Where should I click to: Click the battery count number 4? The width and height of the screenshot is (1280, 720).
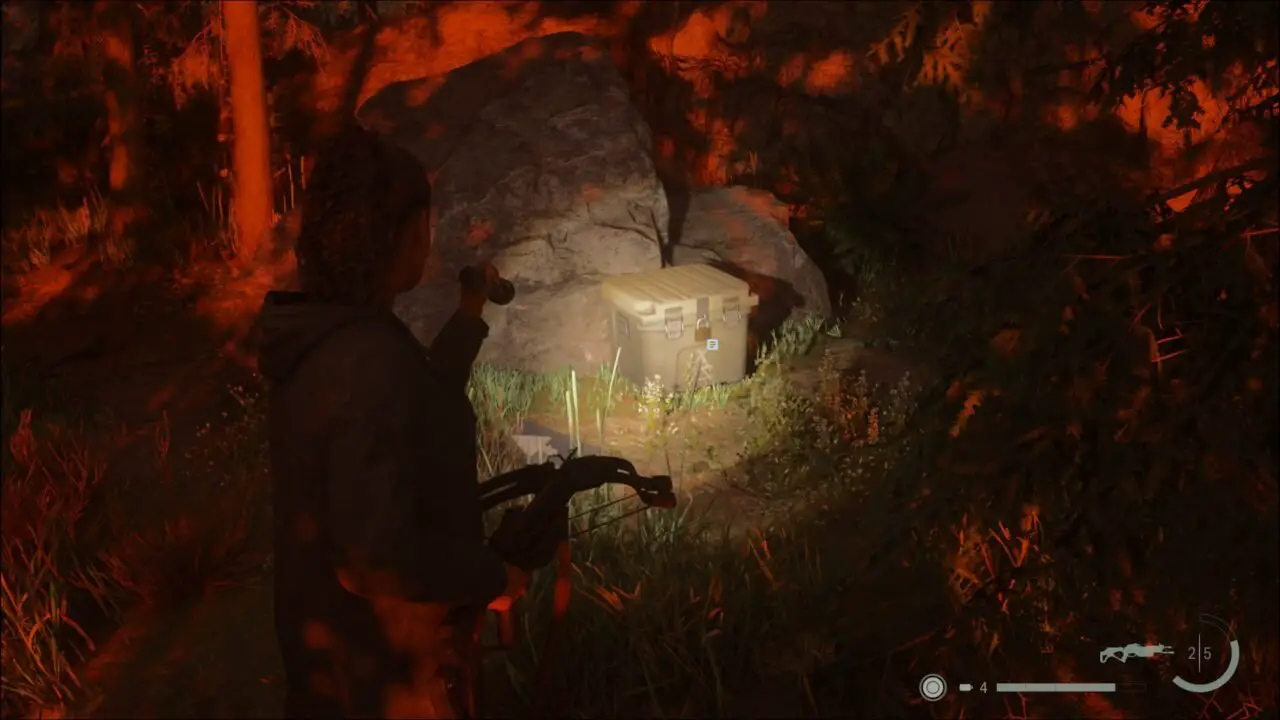tap(983, 688)
